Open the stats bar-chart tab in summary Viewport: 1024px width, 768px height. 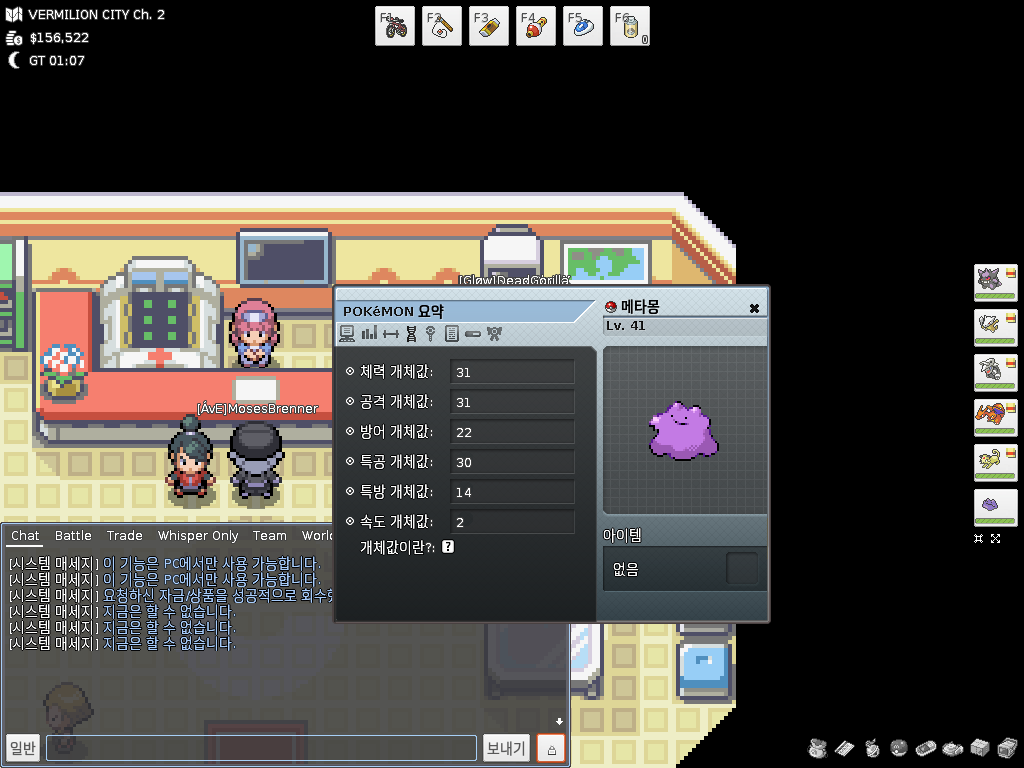(x=369, y=333)
